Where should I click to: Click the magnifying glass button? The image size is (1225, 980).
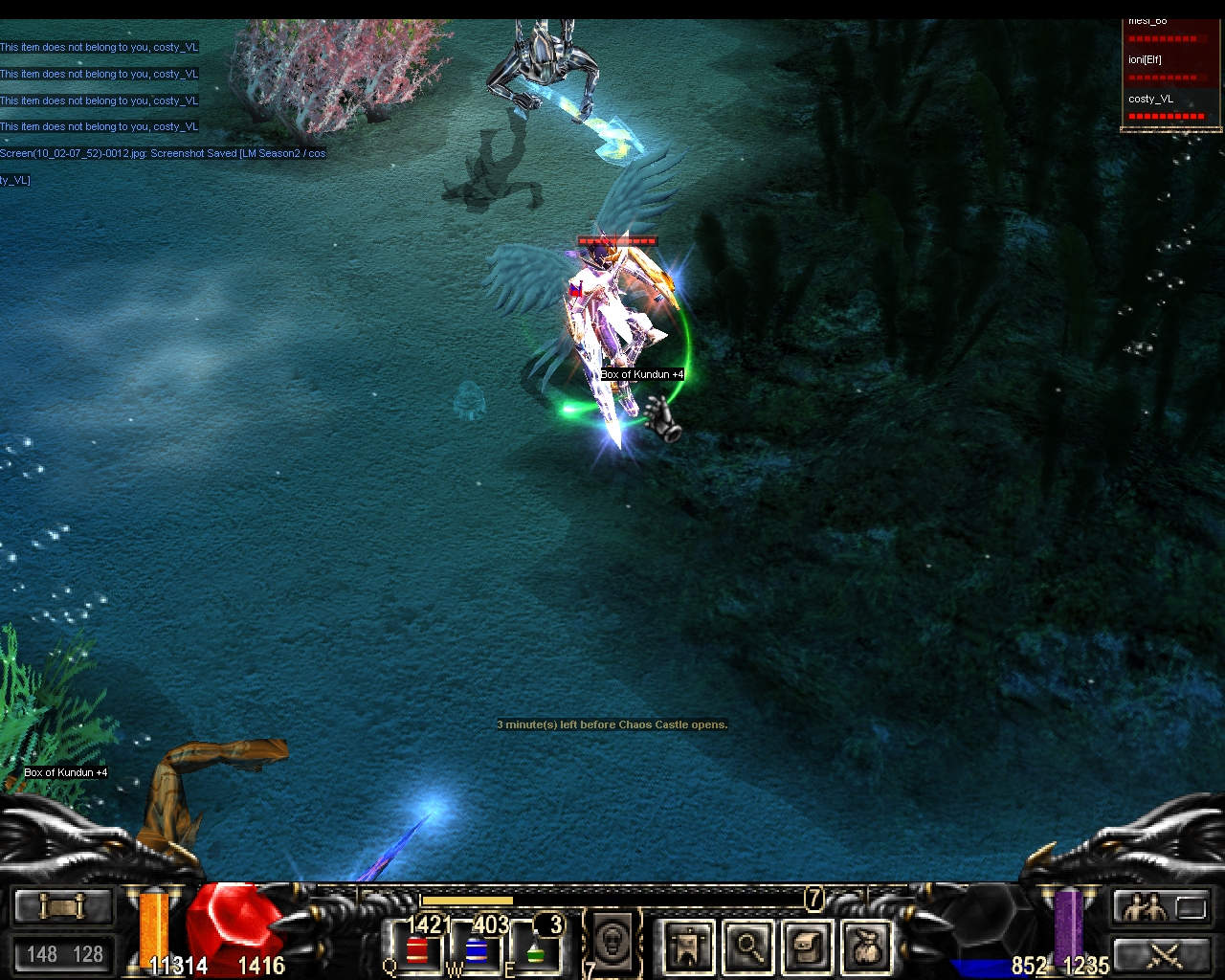(x=748, y=947)
